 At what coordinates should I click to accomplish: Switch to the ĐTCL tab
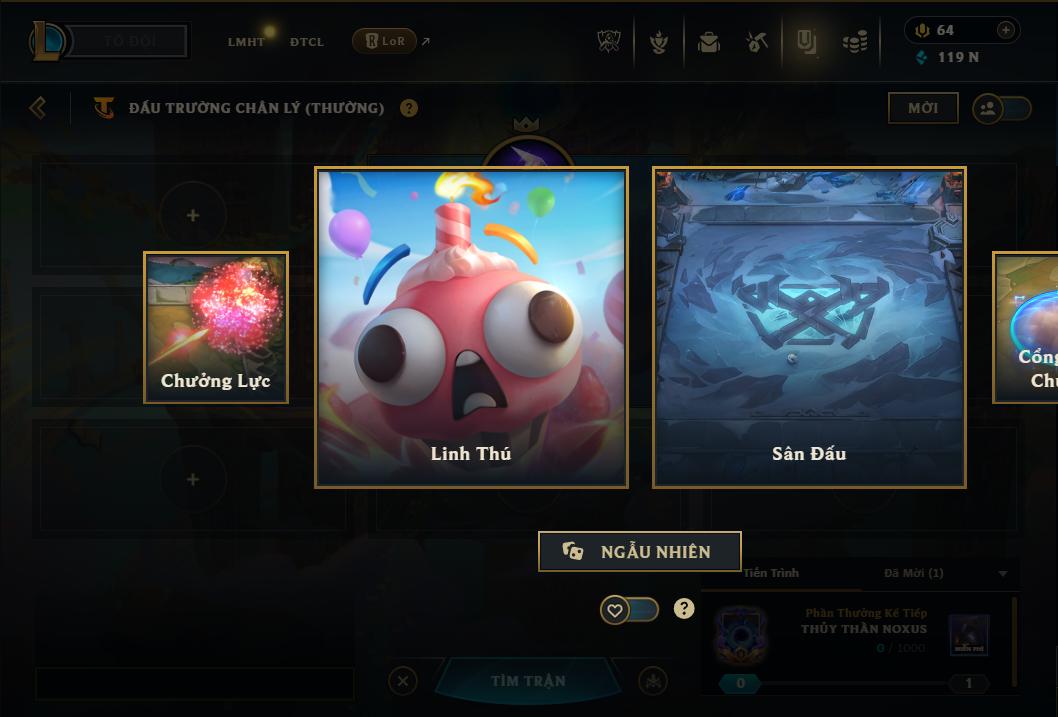pos(307,42)
